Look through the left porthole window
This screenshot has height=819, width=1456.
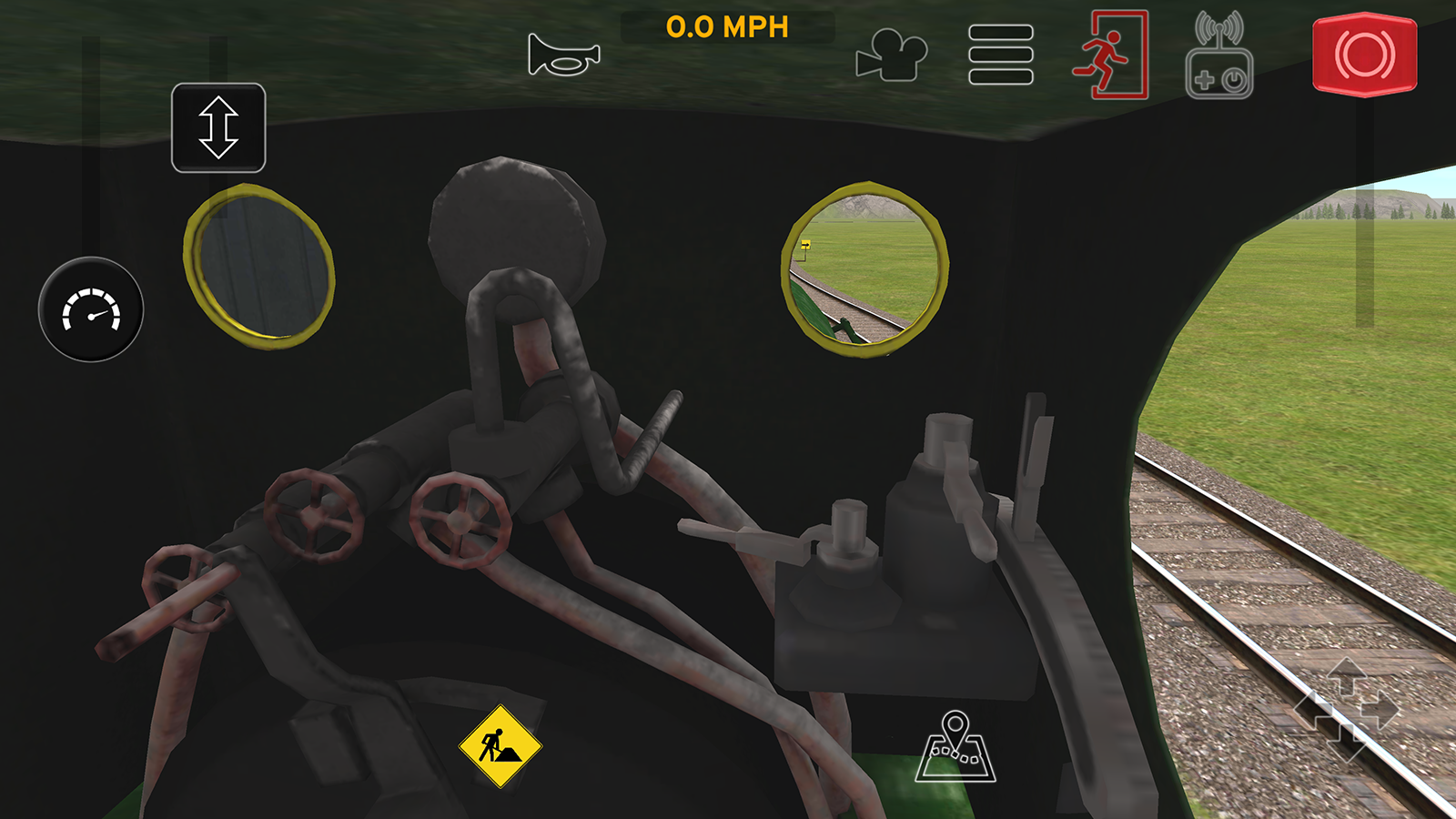(261, 268)
